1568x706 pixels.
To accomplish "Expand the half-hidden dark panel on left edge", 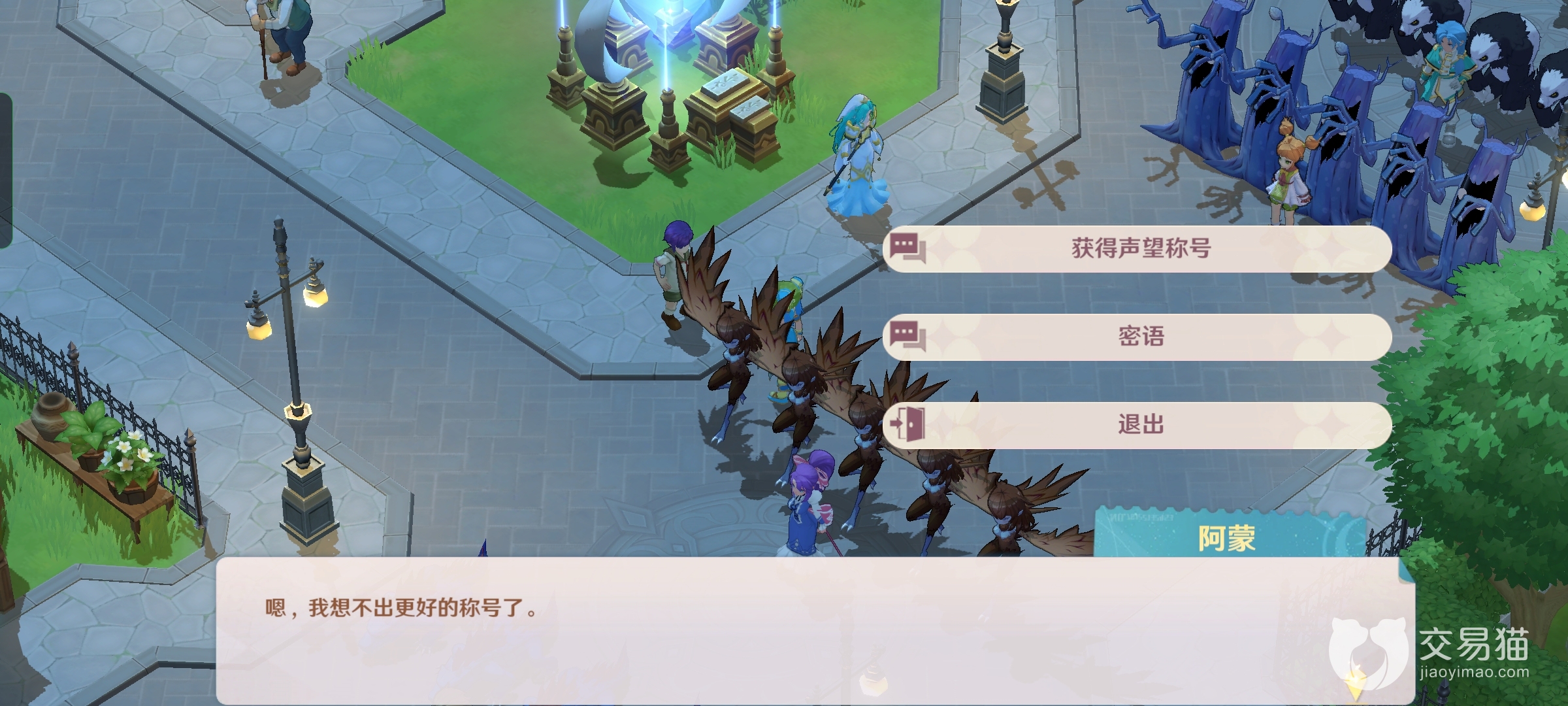I will tap(7, 170).
